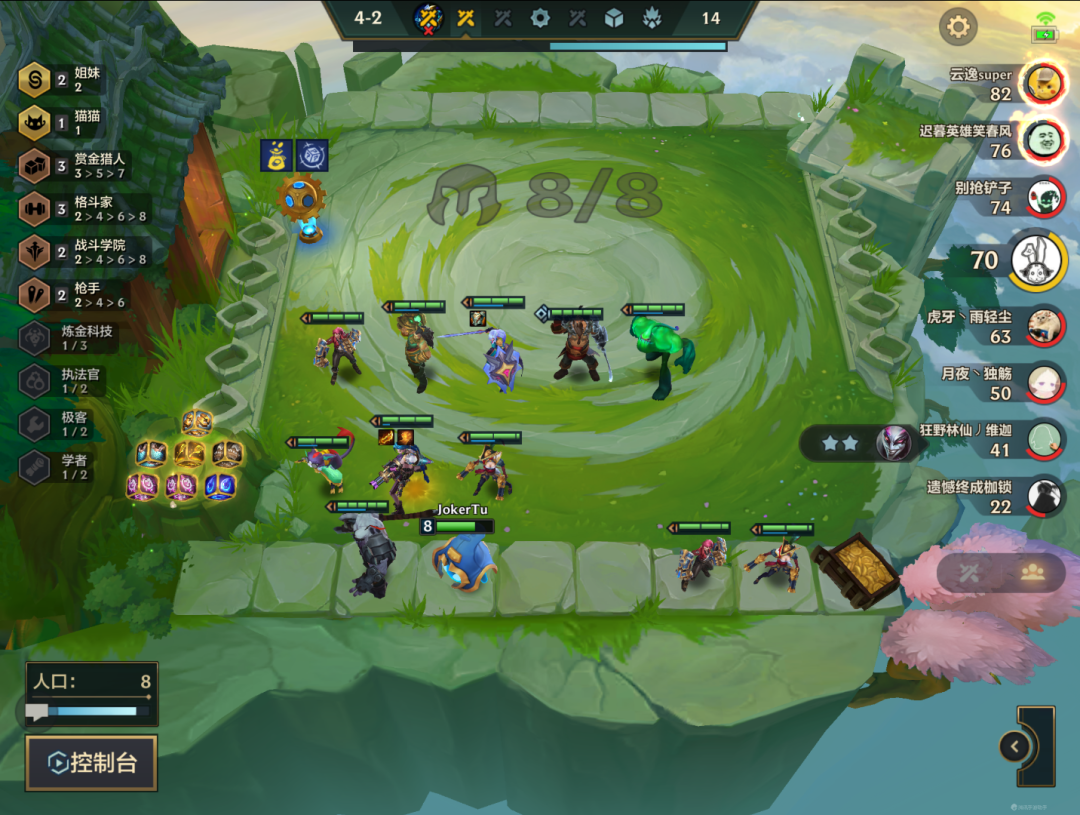The width and height of the screenshot is (1080, 815).
Task: Expand the side panel arrow button
Action: [1014, 746]
